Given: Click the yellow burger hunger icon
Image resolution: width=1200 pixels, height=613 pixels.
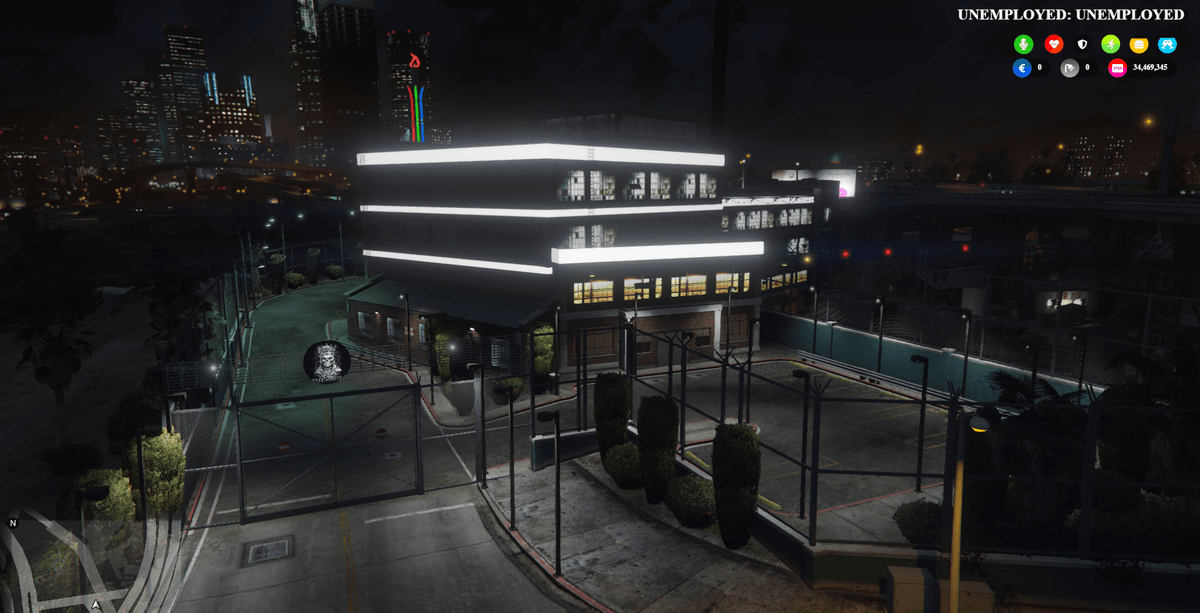Looking at the screenshot, I should click(1139, 44).
